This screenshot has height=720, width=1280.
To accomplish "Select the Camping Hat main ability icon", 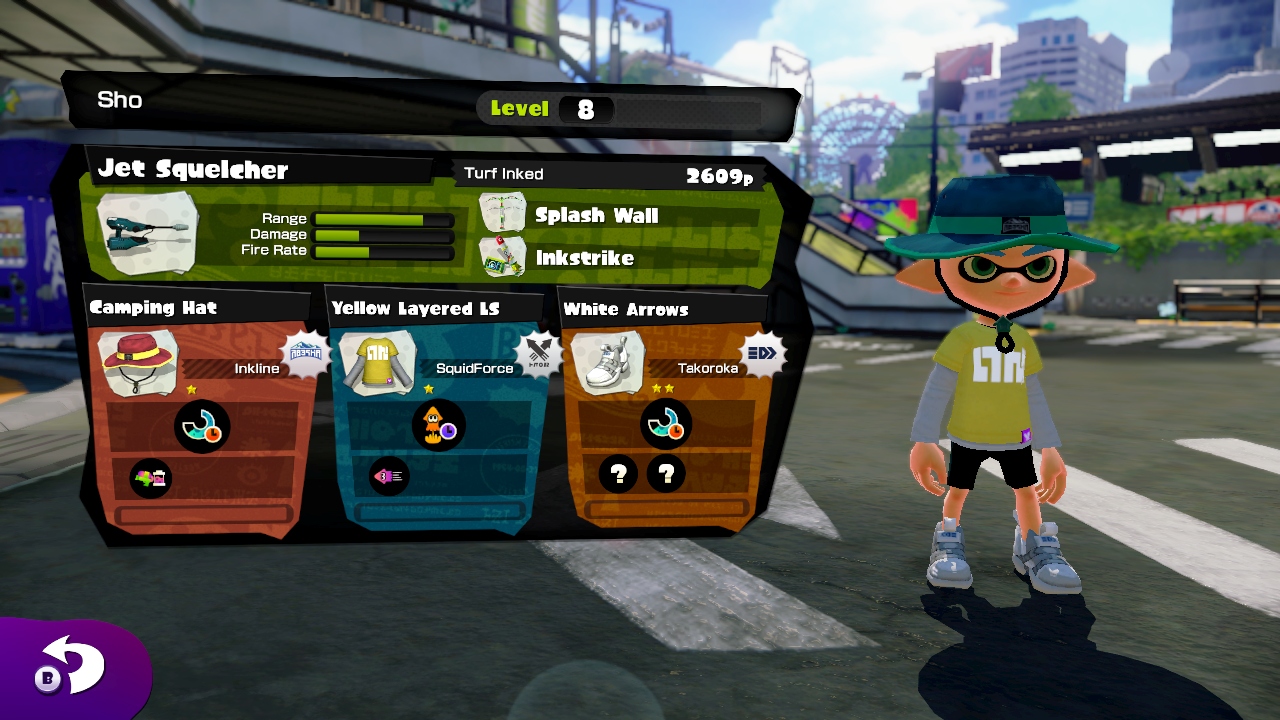I will point(202,427).
